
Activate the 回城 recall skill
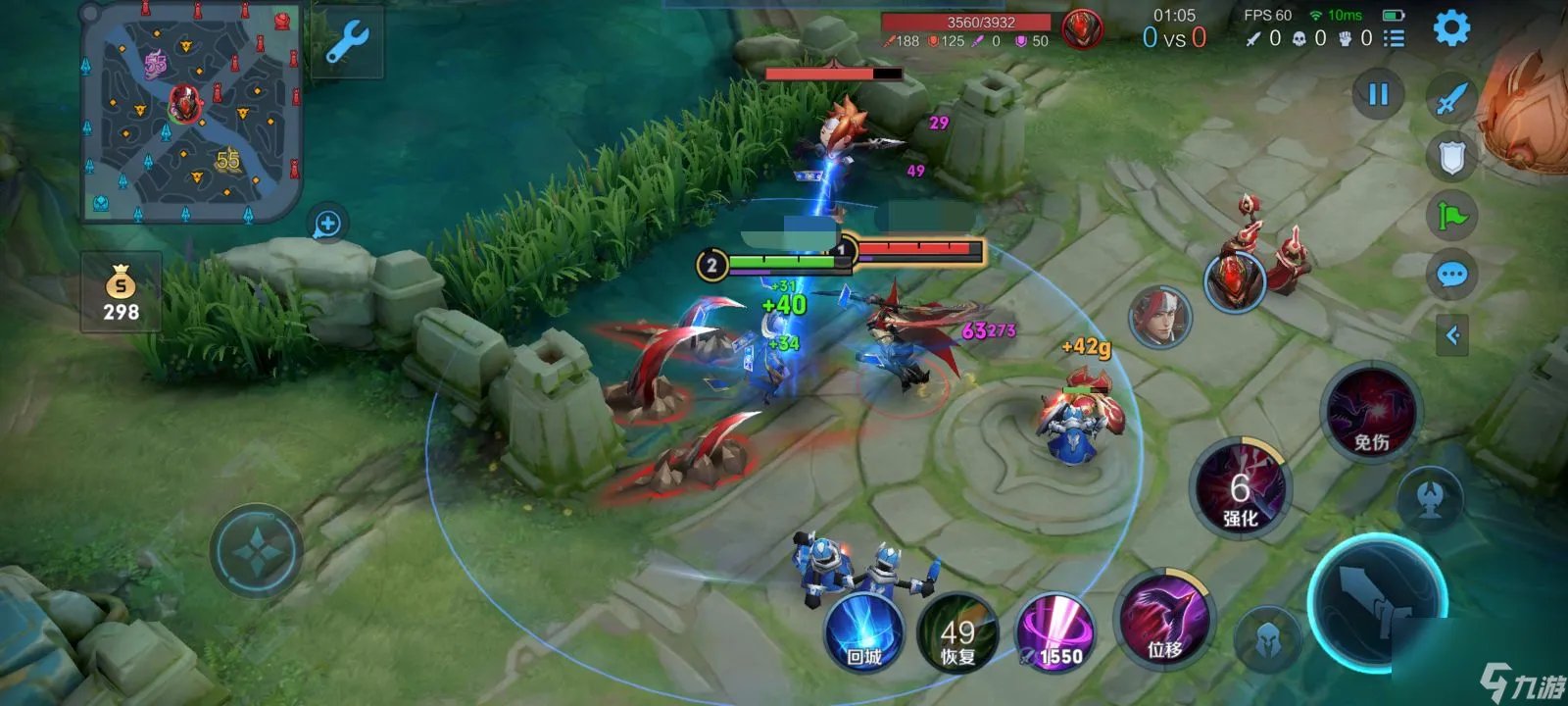coord(863,632)
